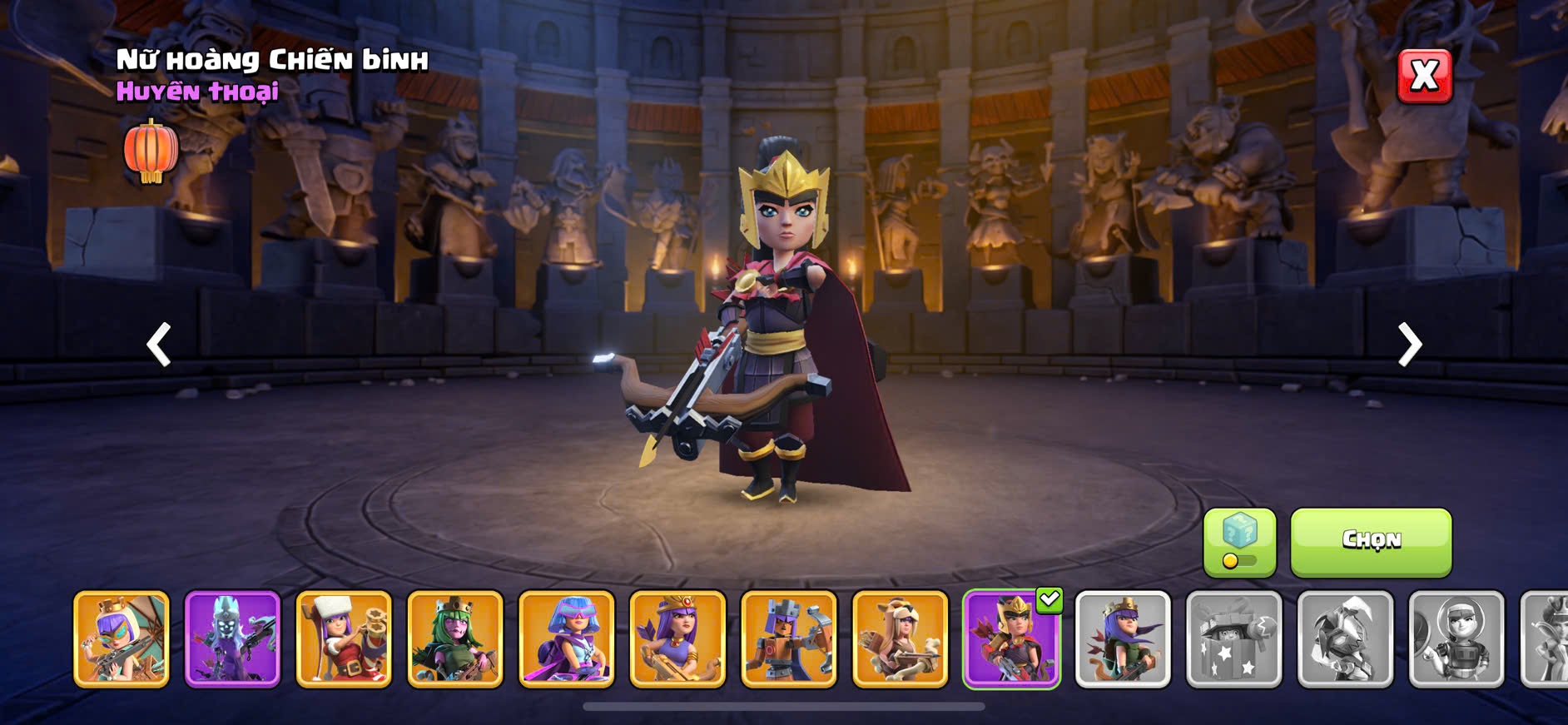Screen dimensions: 1568x725
Task: Choose the default Archer Queen skin
Action: pyautogui.click(x=1123, y=639)
